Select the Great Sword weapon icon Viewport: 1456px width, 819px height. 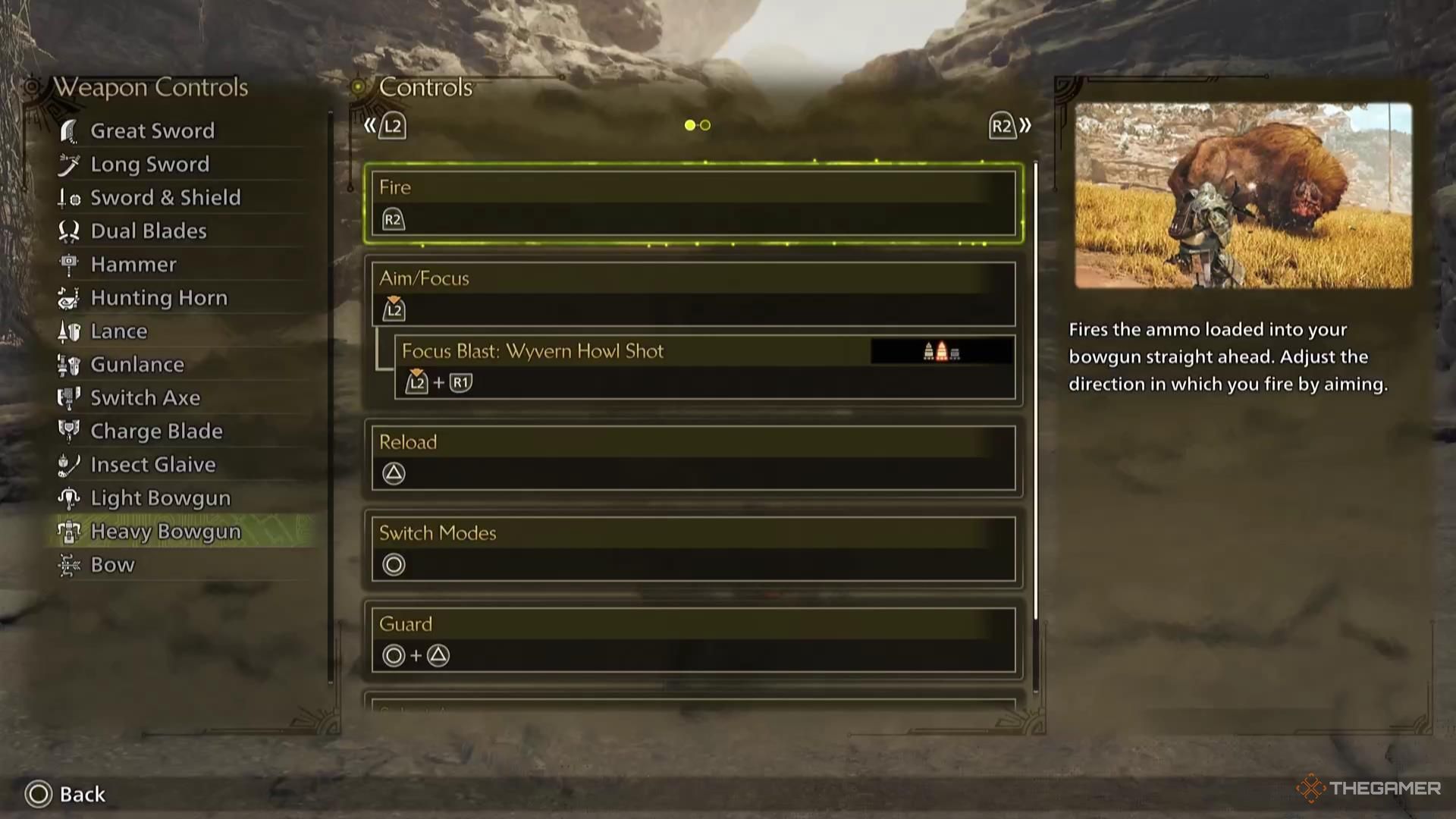point(70,130)
